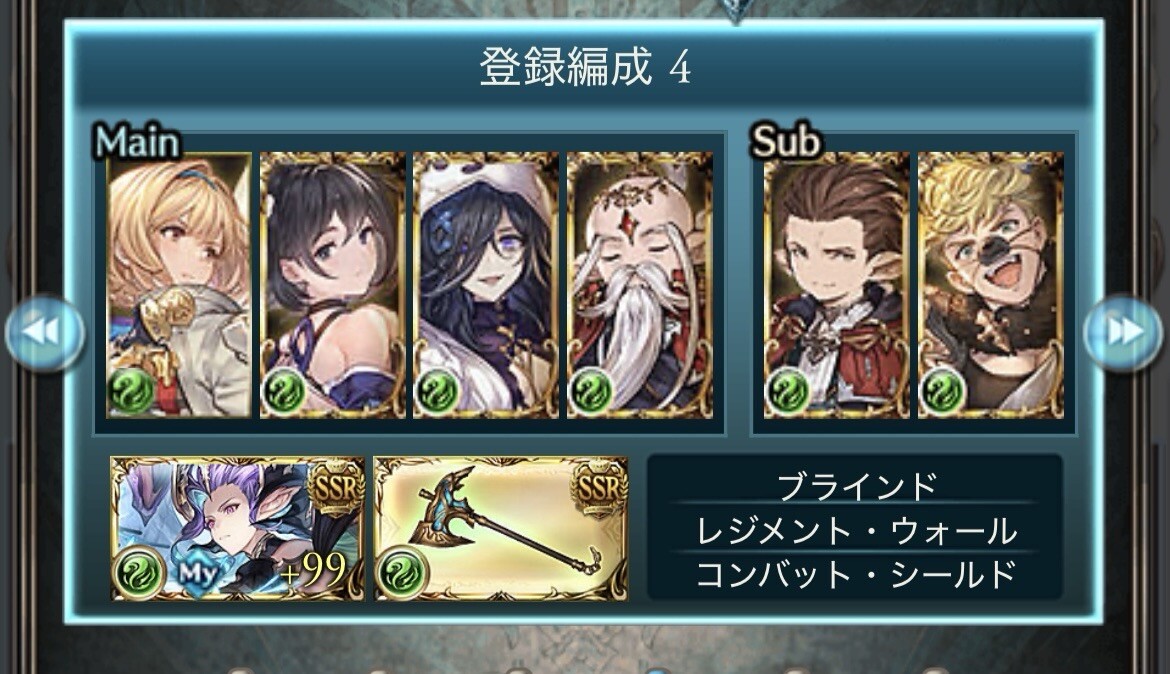Tap the コンバット・シールド skill entry
Viewport: 1170px width, 674px height.
(856, 574)
